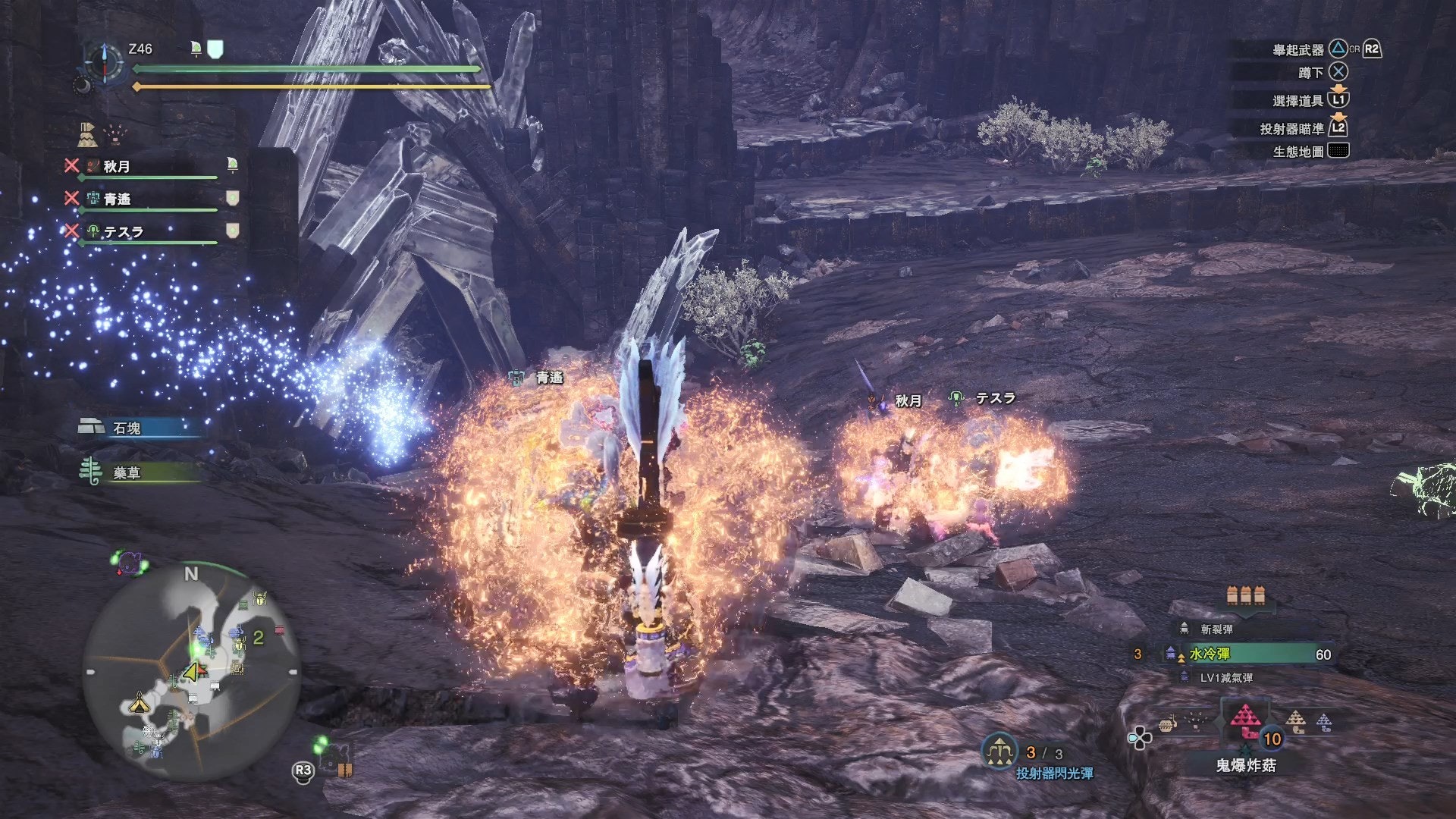The height and width of the screenshot is (819, 1456).
Task: Select the 投射器閃光彈 slinger ammo icon
Action: [999, 752]
